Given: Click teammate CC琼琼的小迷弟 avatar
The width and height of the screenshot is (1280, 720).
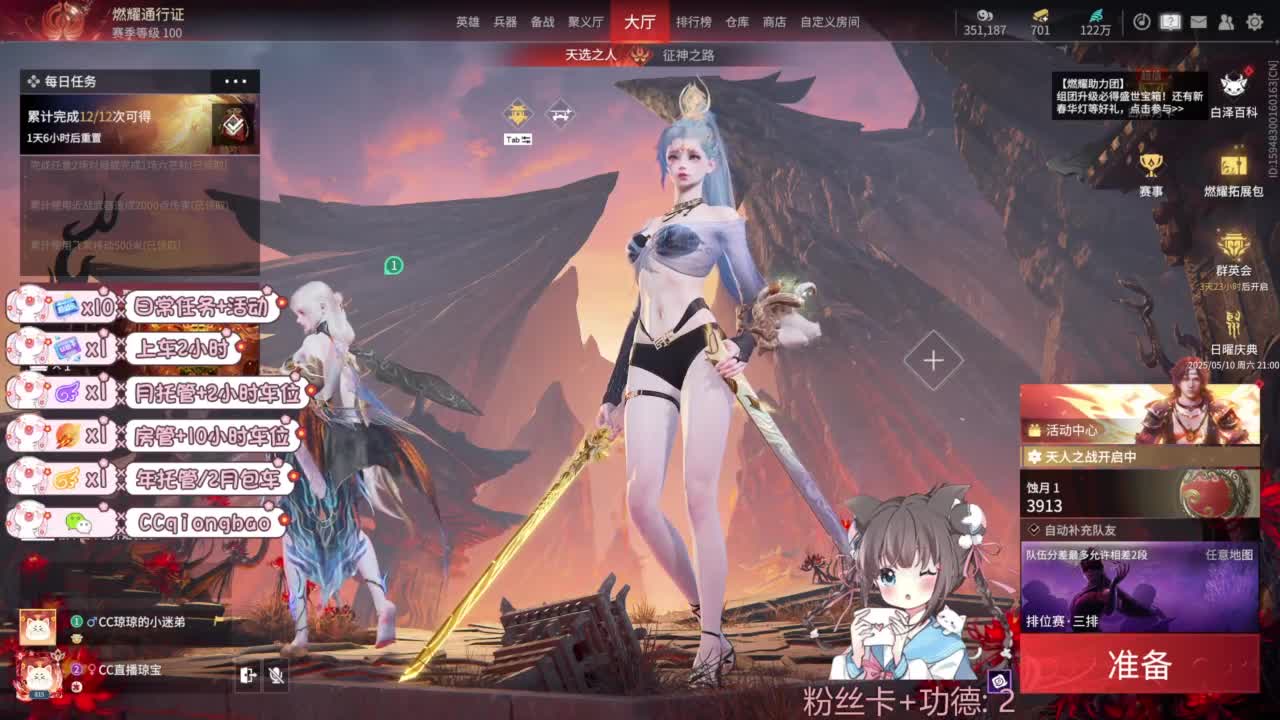Looking at the screenshot, I should coord(38,627).
